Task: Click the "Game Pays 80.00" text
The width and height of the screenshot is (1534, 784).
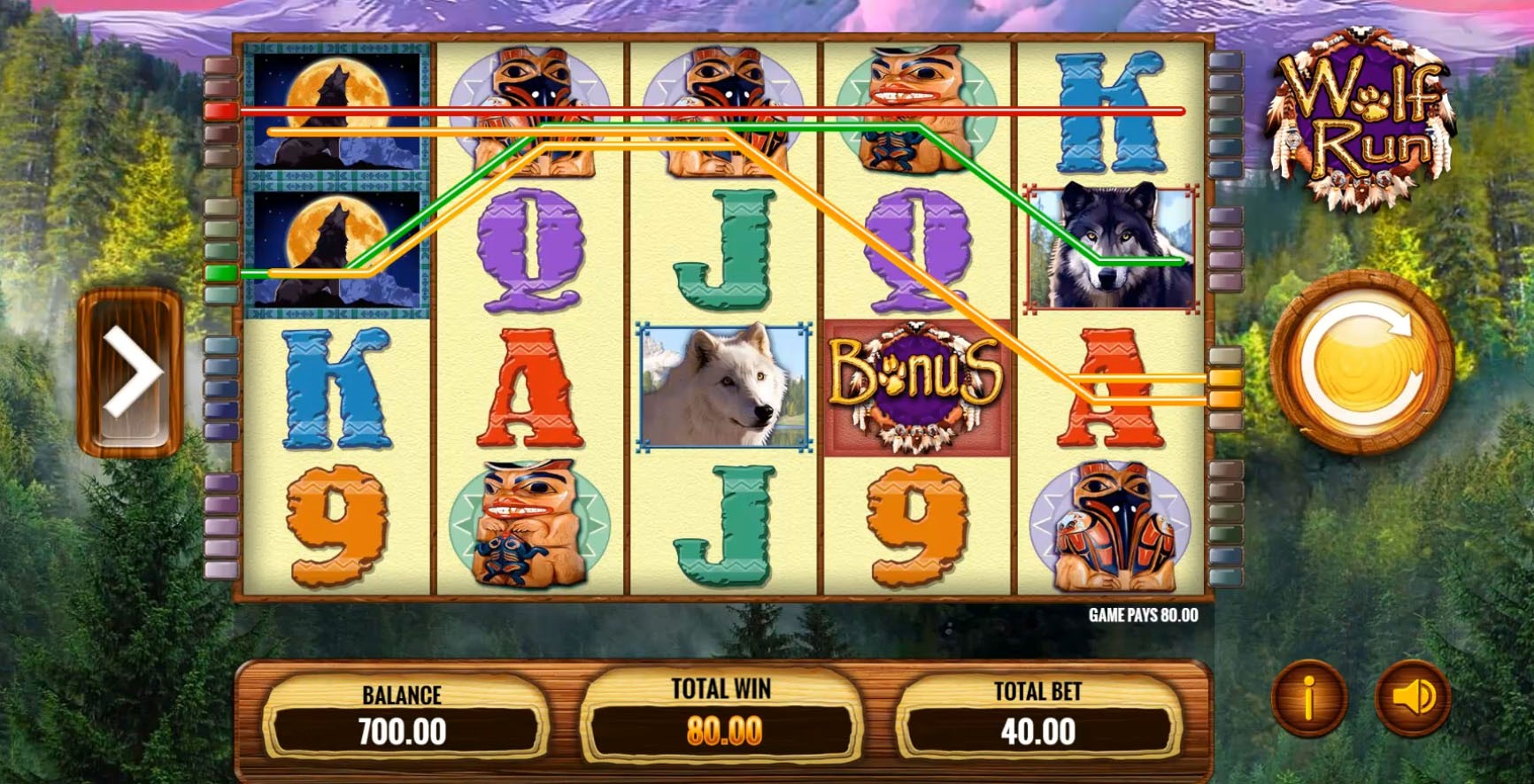Action: (x=1142, y=615)
